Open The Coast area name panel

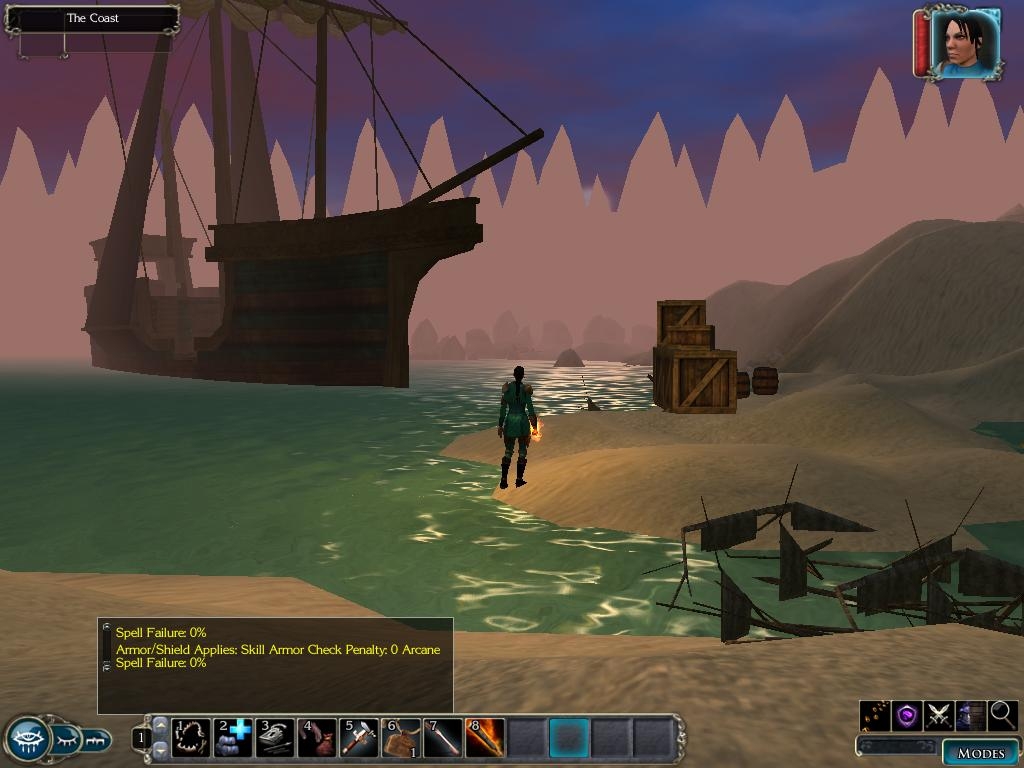[92, 18]
